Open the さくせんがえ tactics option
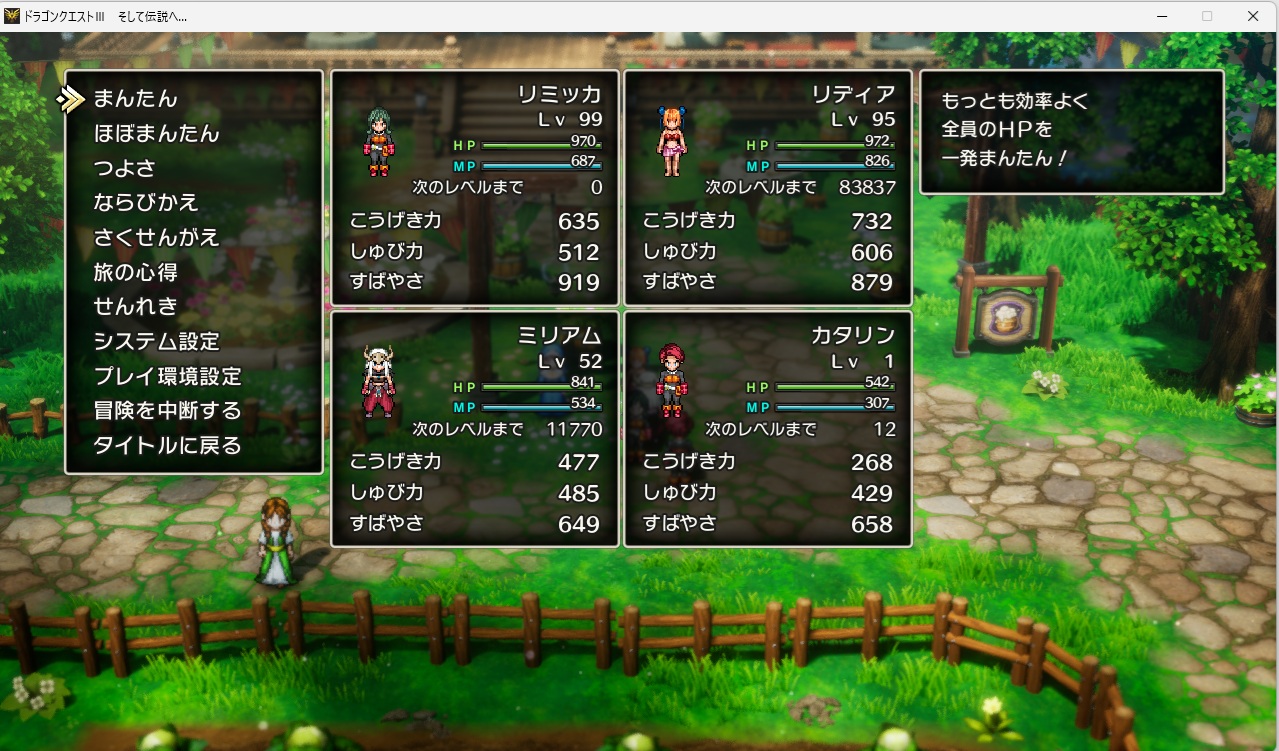This screenshot has height=751, width=1279. pyautogui.click(x=156, y=237)
